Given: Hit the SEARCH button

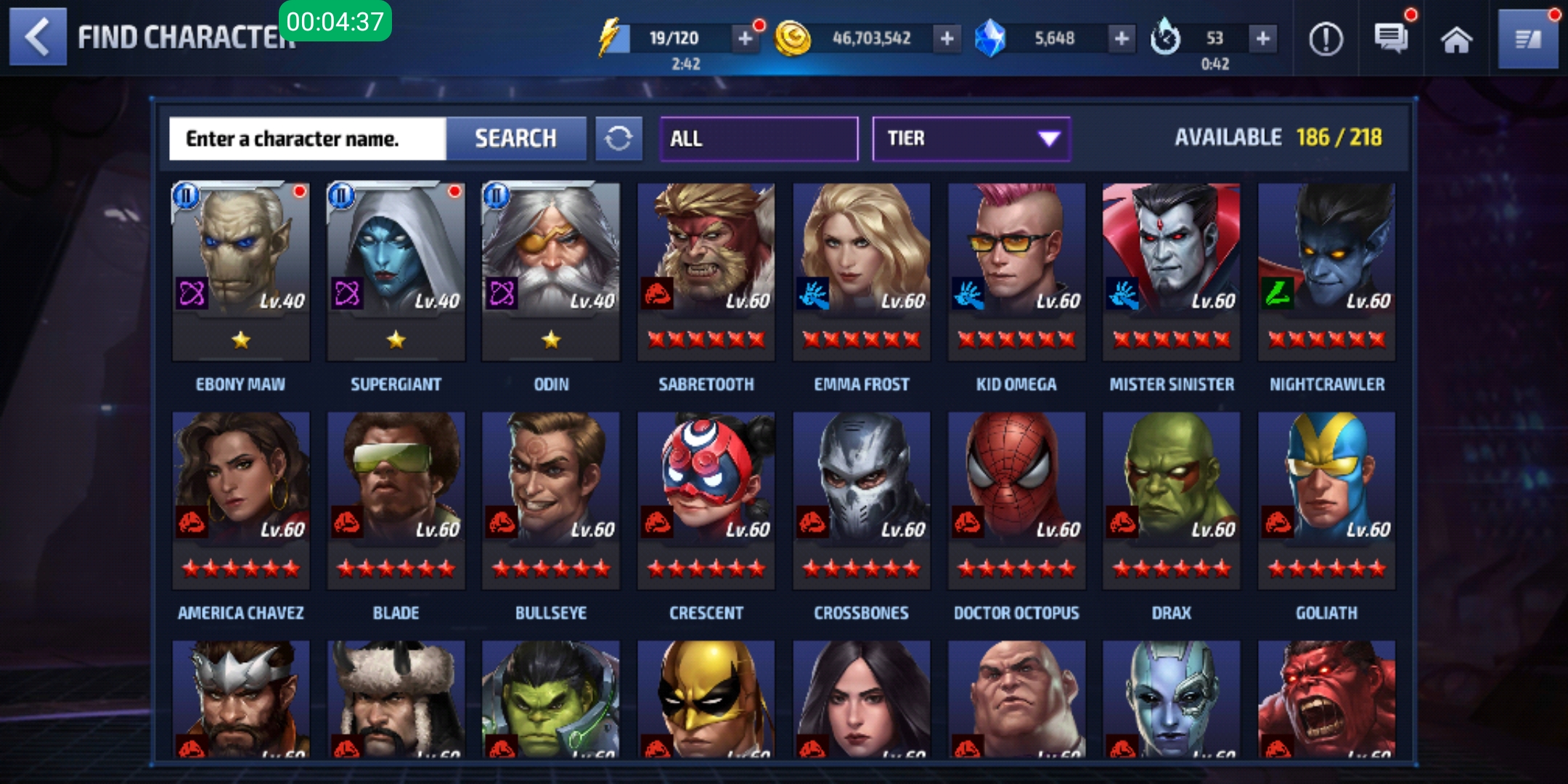Looking at the screenshot, I should point(515,139).
